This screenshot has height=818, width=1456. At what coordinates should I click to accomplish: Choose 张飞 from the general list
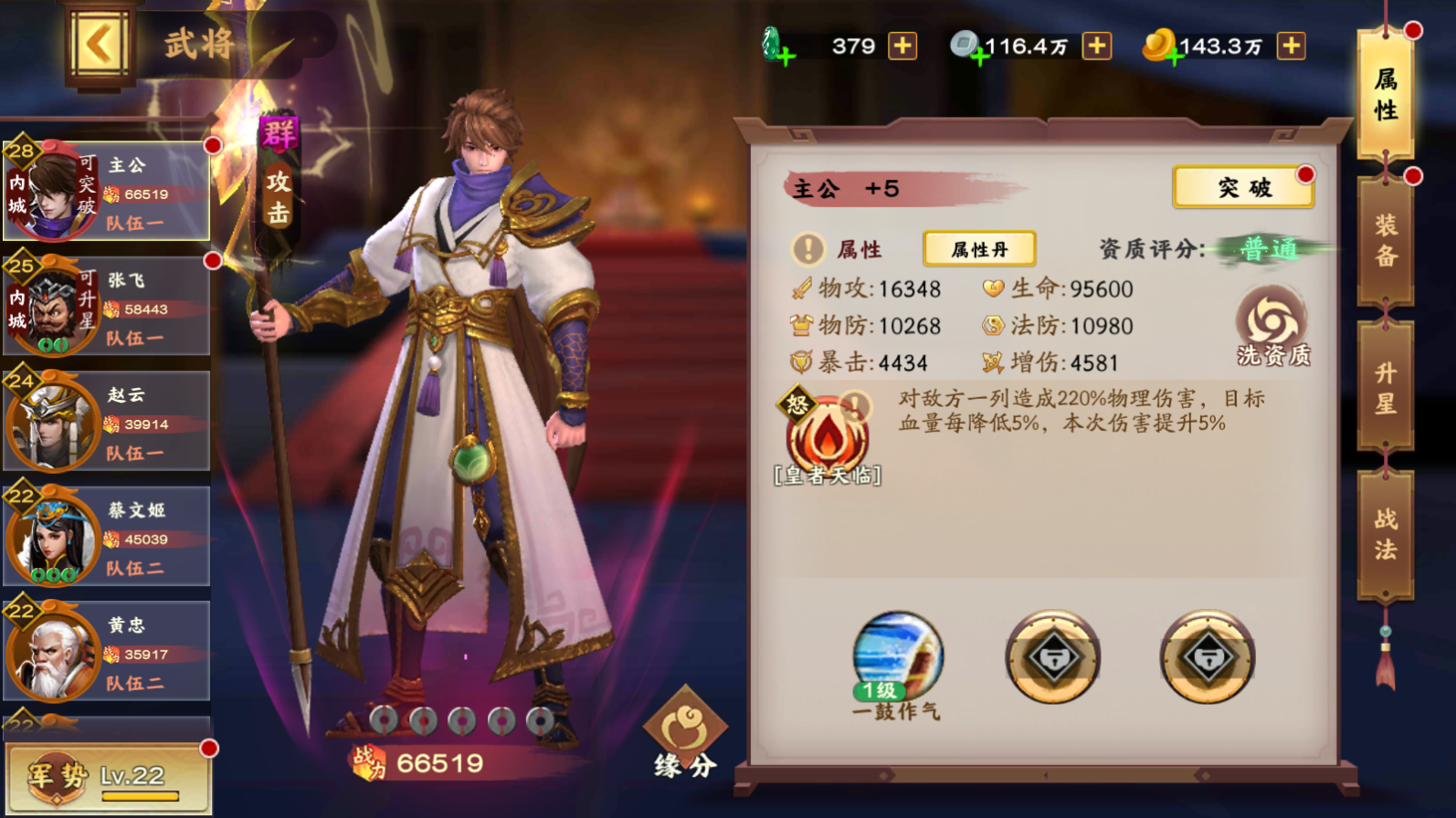[x=107, y=307]
